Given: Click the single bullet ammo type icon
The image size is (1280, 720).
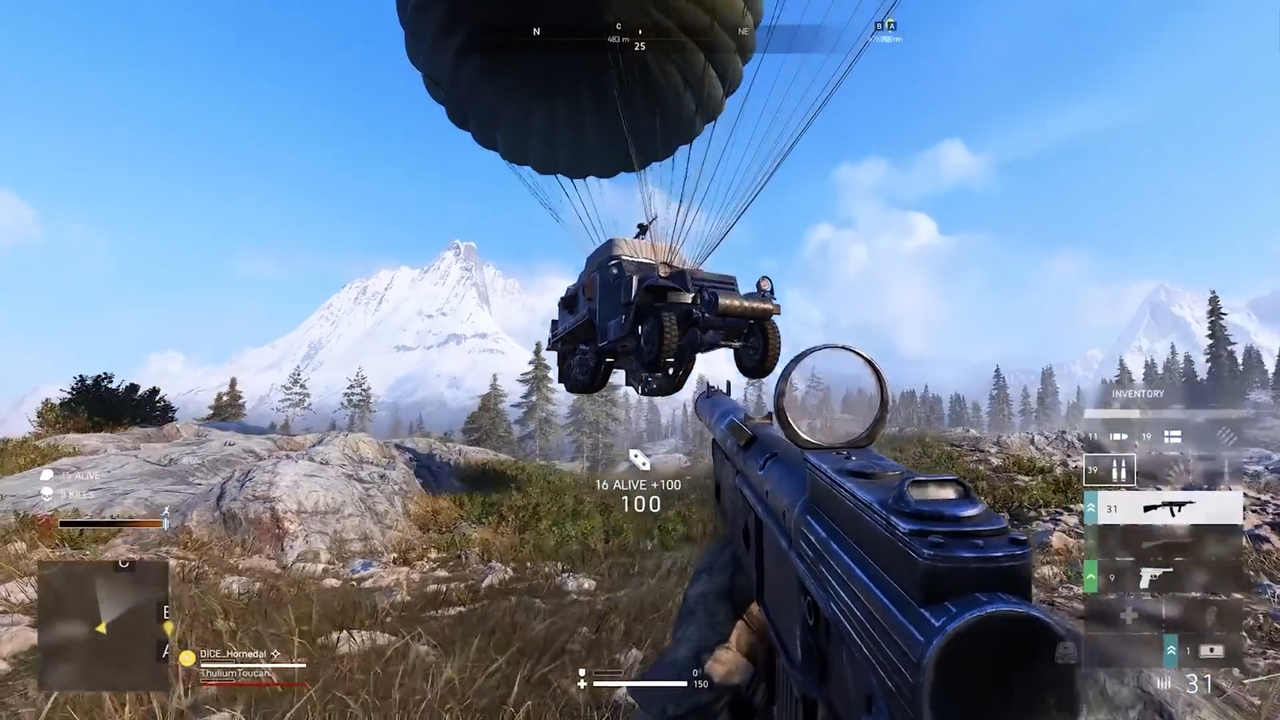Looking at the screenshot, I should click(1120, 436).
